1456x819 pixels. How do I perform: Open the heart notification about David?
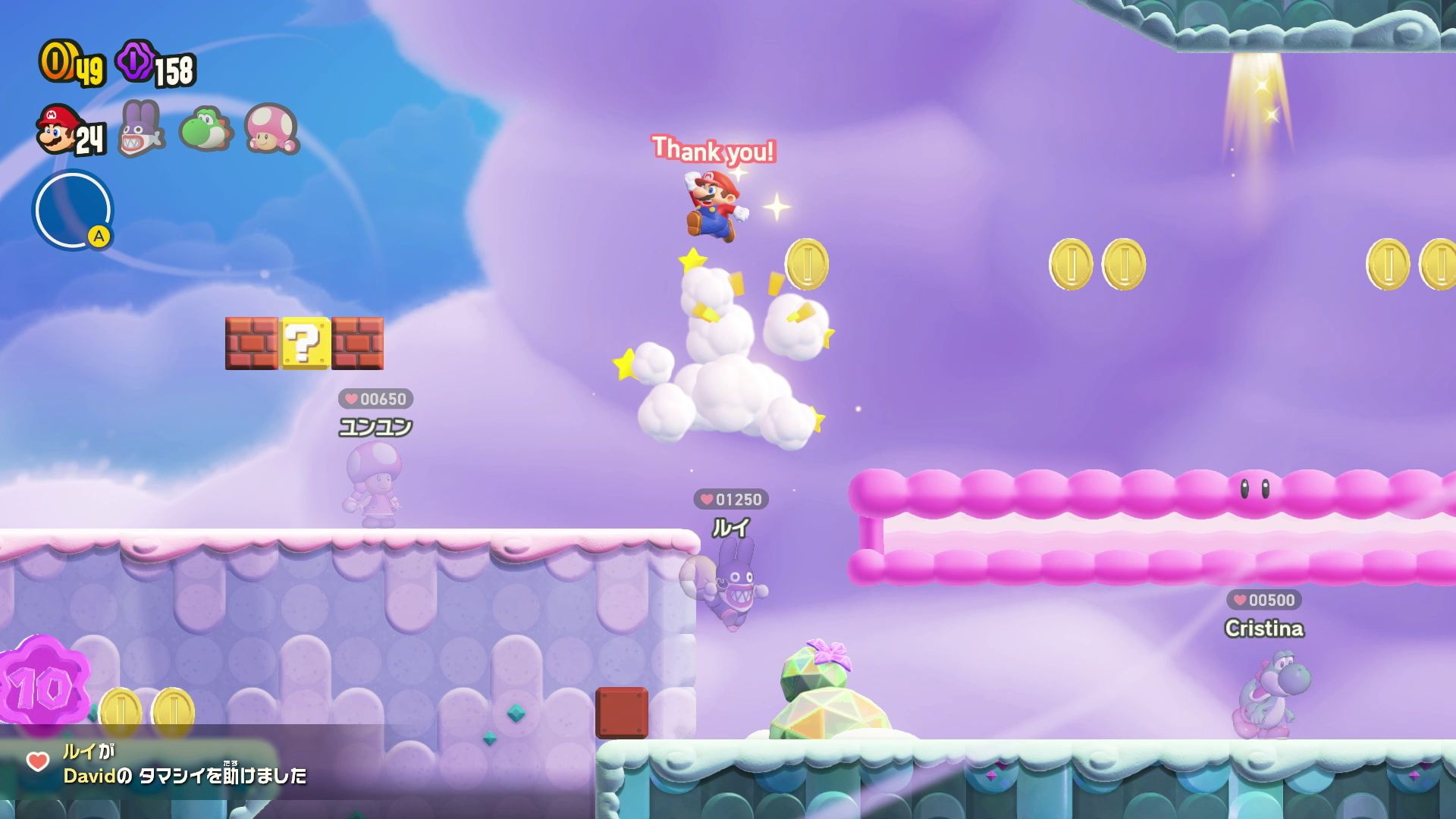point(167,764)
